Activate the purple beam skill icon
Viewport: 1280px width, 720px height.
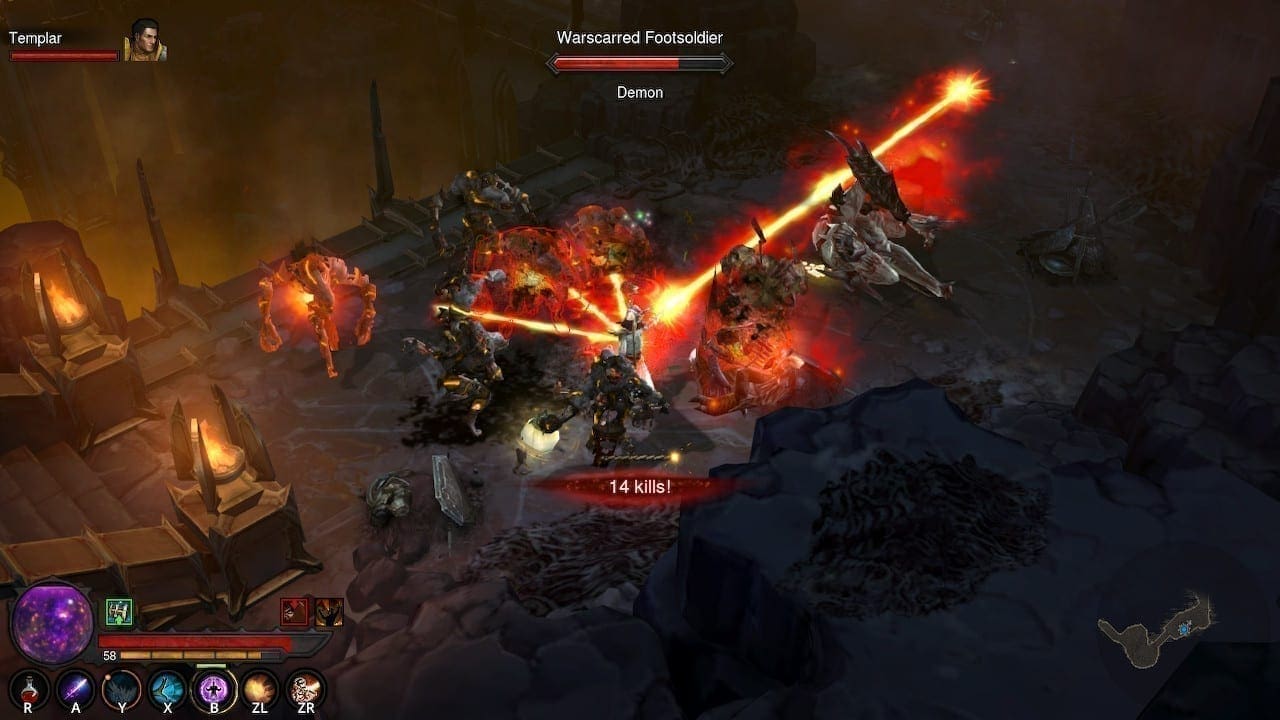[75, 688]
